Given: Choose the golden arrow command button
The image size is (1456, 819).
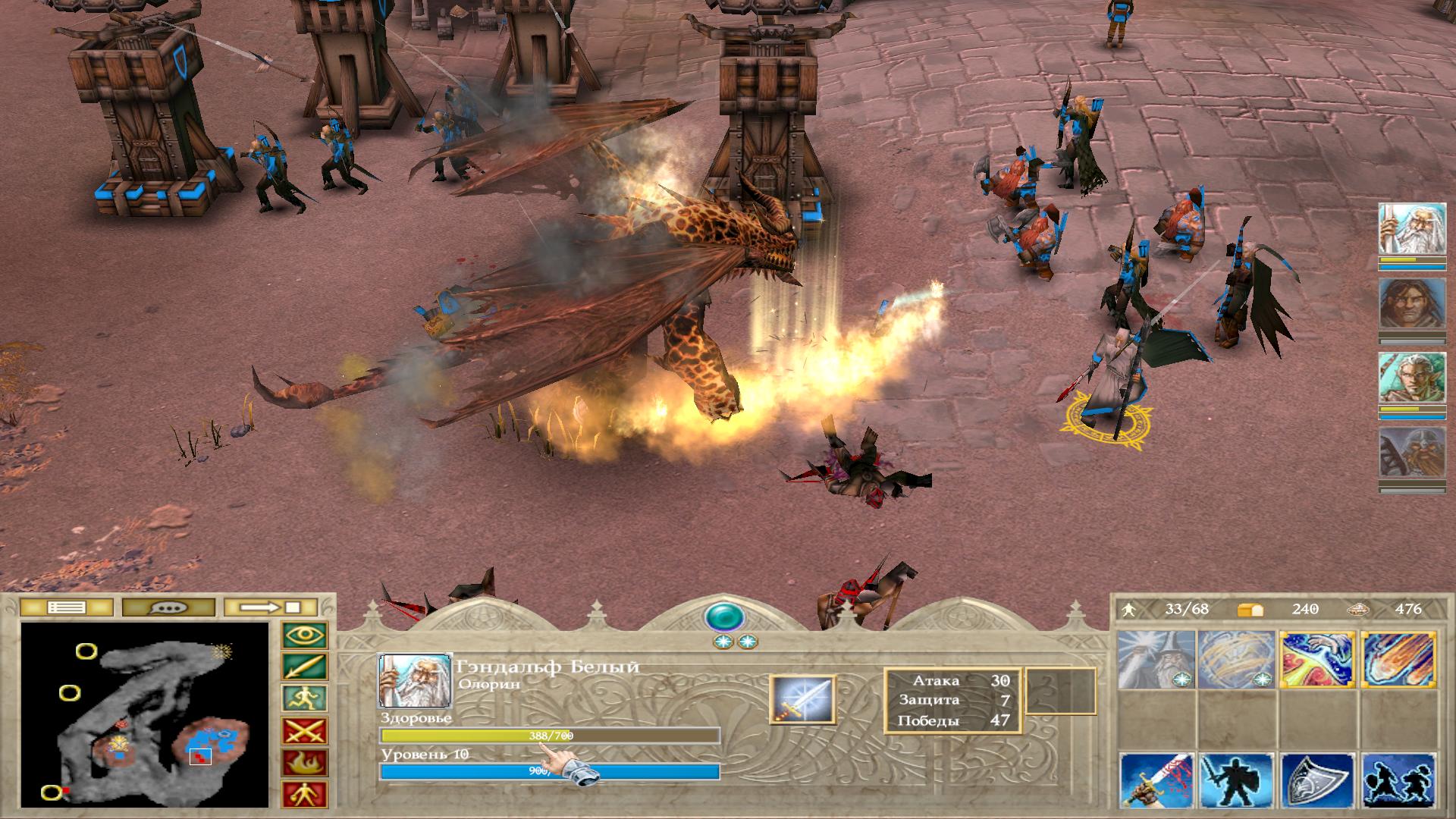Looking at the screenshot, I should click(x=305, y=667).
